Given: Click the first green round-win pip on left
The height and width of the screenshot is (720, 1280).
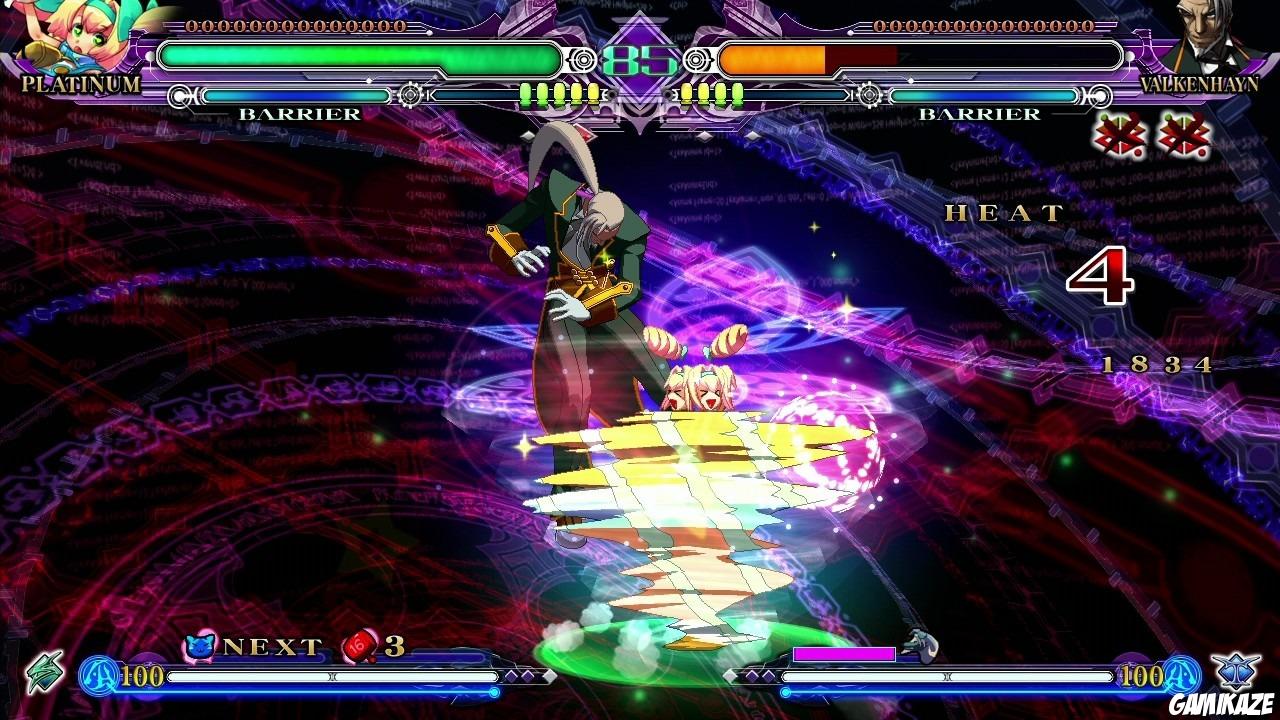Looking at the screenshot, I should tap(524, 95).
